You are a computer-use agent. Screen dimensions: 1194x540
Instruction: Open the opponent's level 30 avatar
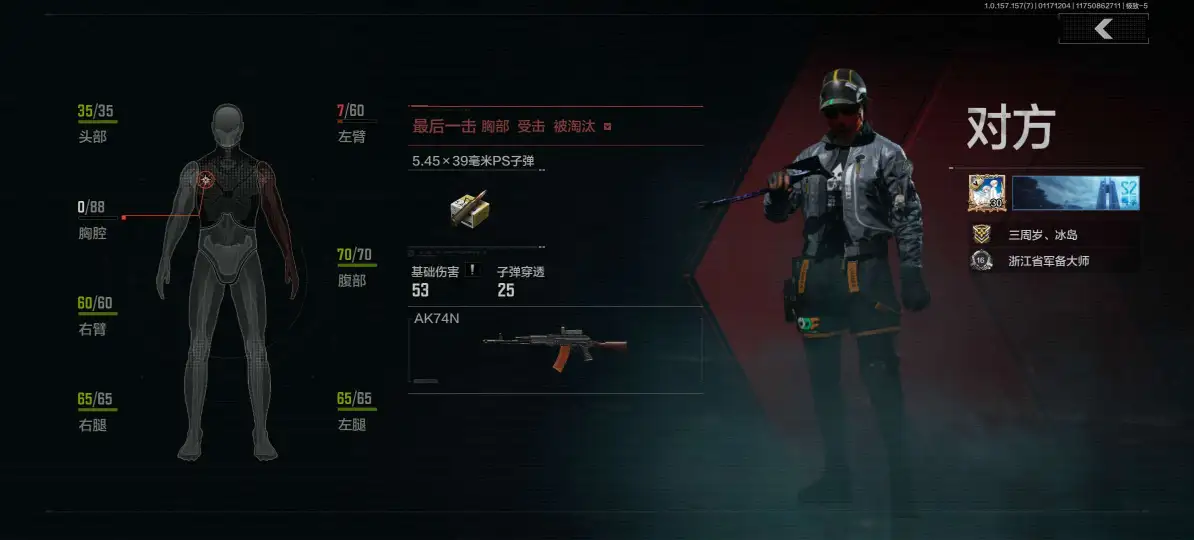(986, 193)
